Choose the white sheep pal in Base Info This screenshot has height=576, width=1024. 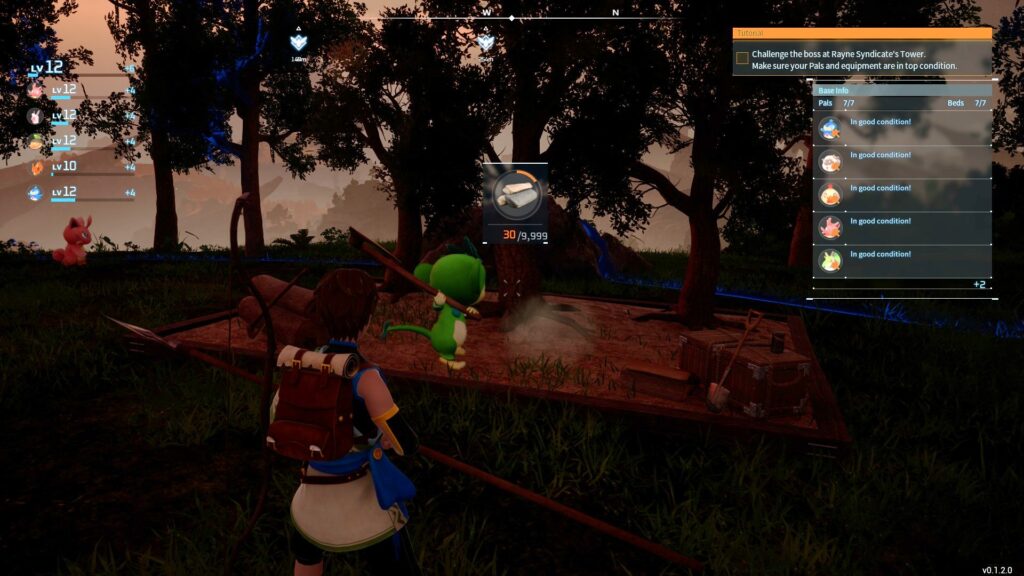click(x=829, y=161)
